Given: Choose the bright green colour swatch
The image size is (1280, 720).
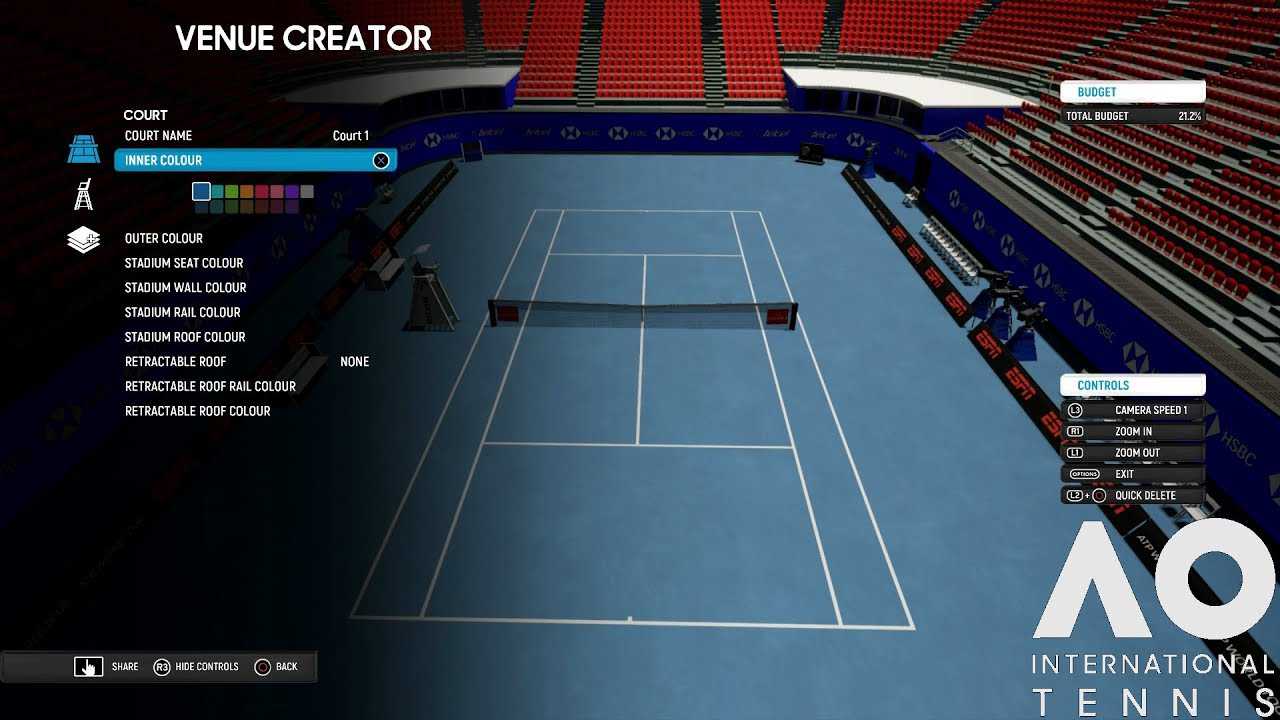Looking at the screenshot, I should pyautogui.click(x=232, y=191).
